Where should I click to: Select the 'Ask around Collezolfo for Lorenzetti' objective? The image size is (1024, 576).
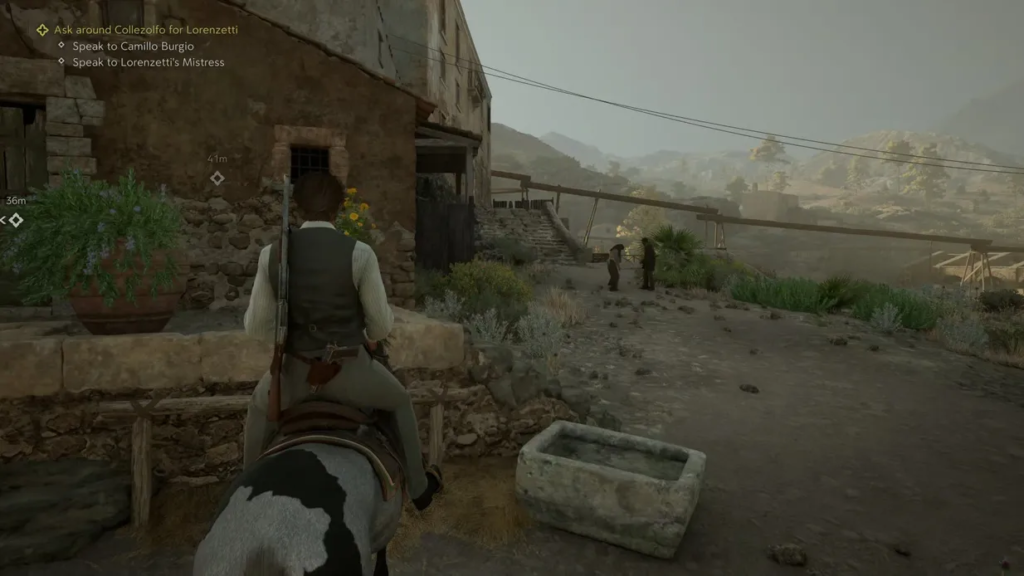point(145,30)
